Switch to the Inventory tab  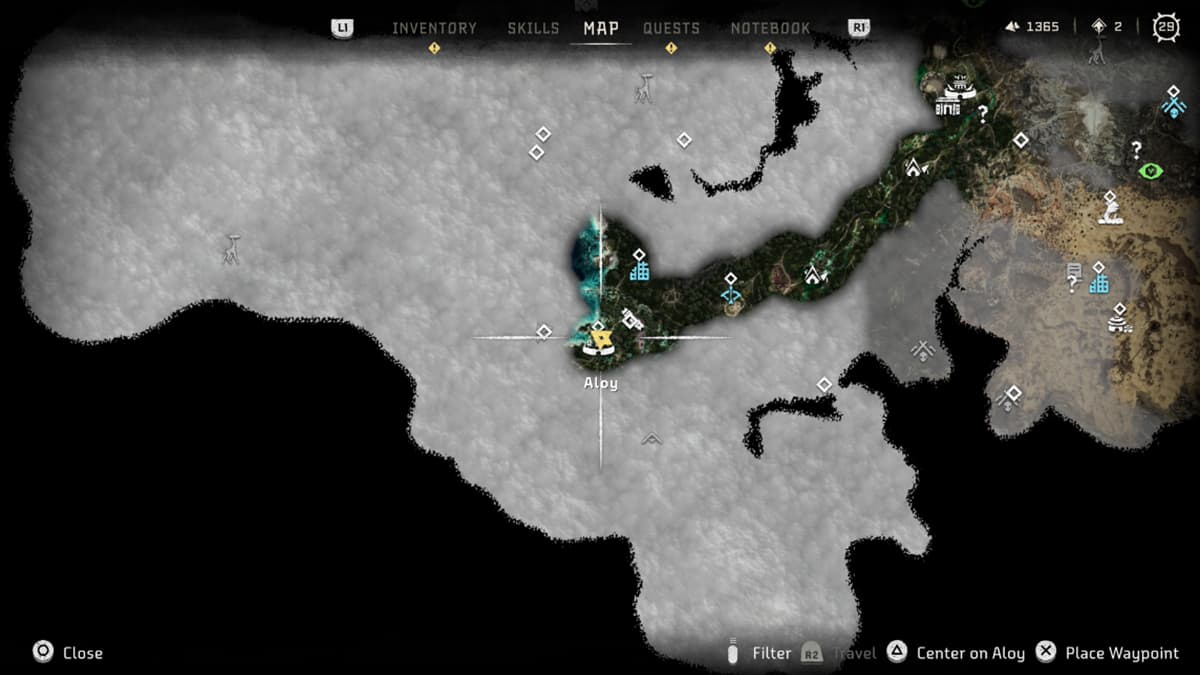coord(434,28)
